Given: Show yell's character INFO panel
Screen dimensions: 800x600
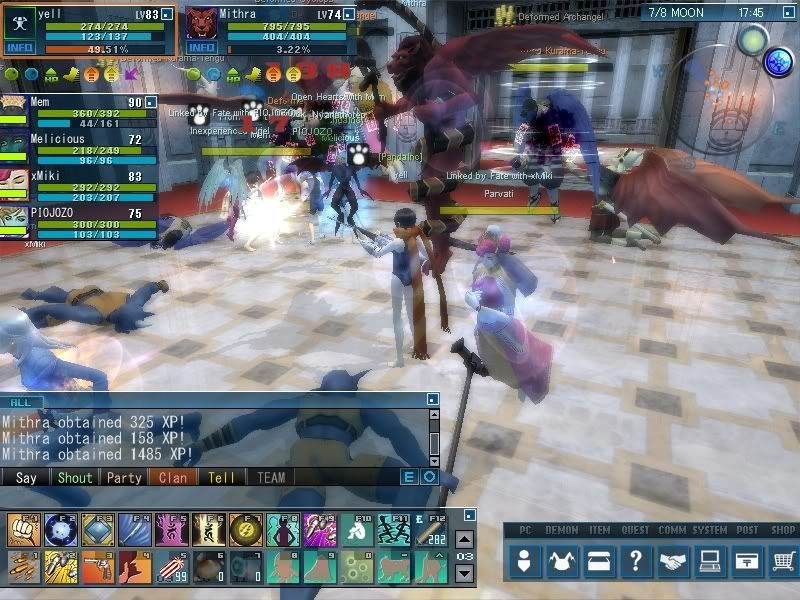Looking at the screenshot, I should (x=19, y=47).
